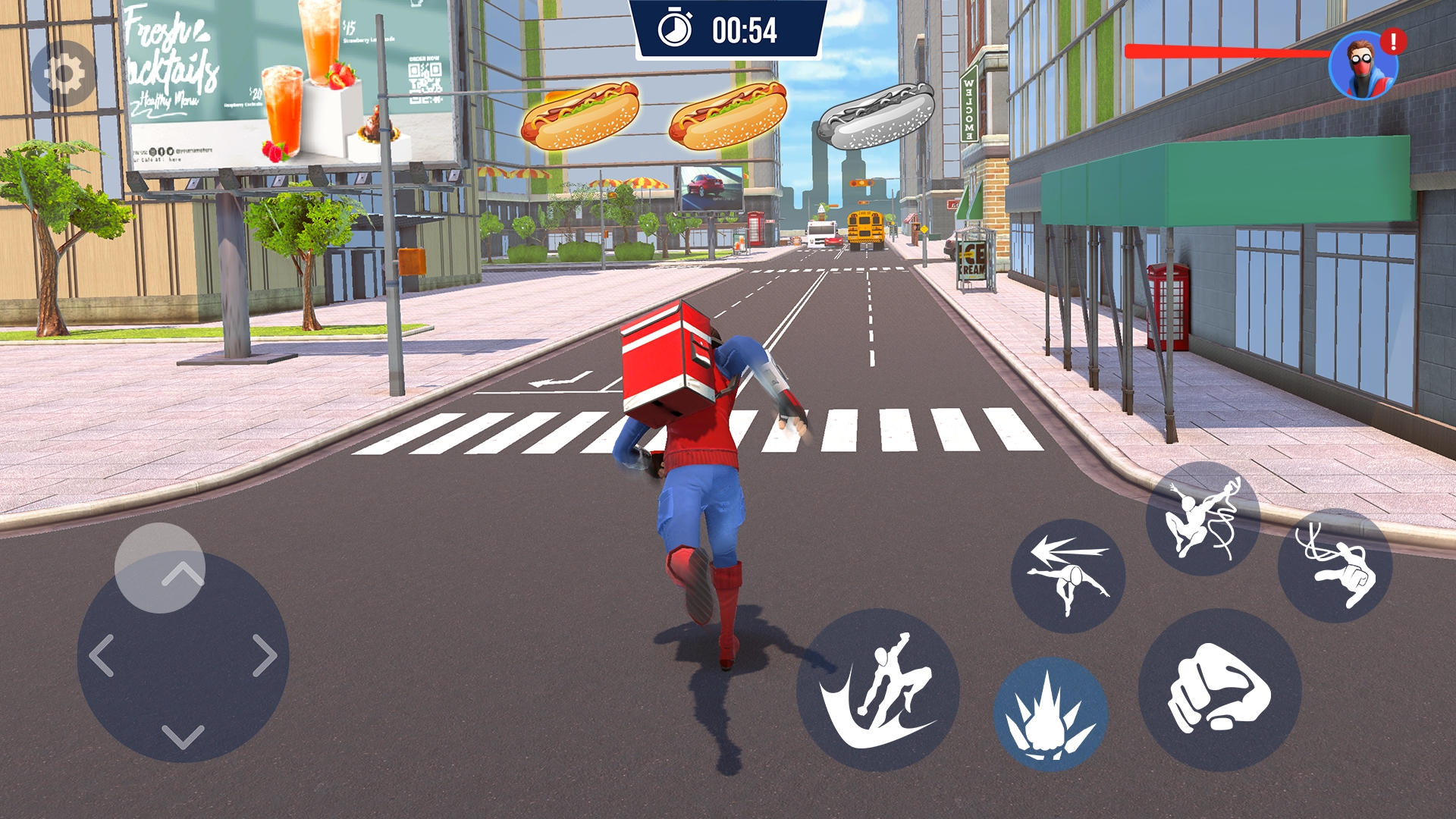Tap the joystick right arrow
The height and width of the screenshot is (819, 1456).
(265, 656)
